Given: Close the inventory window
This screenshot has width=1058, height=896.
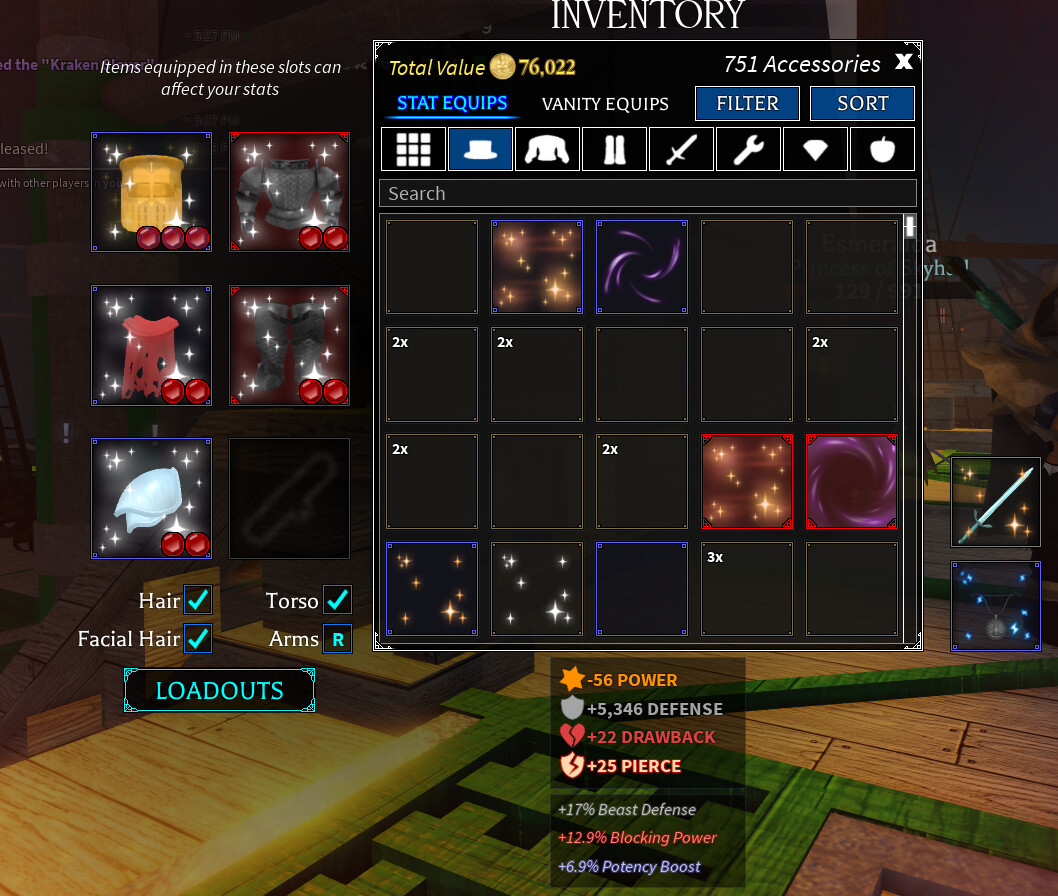Looking at the screenshot, I should click(x=903, y=62).
